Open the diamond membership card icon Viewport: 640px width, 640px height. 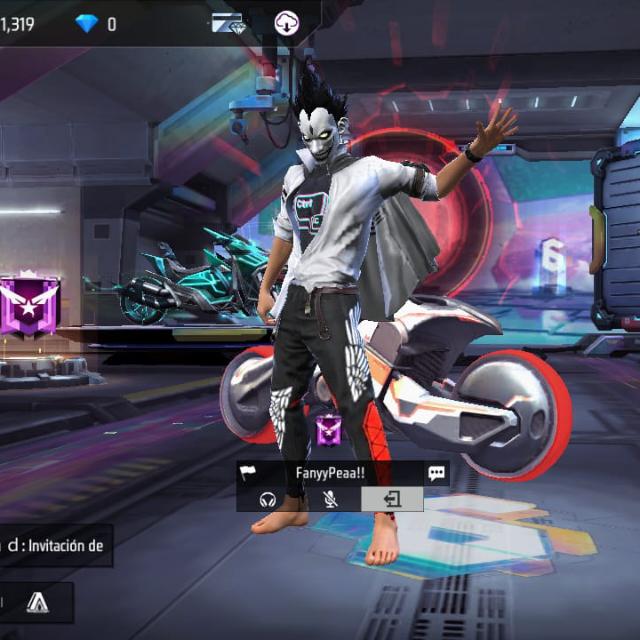click(x=228, y=23)
